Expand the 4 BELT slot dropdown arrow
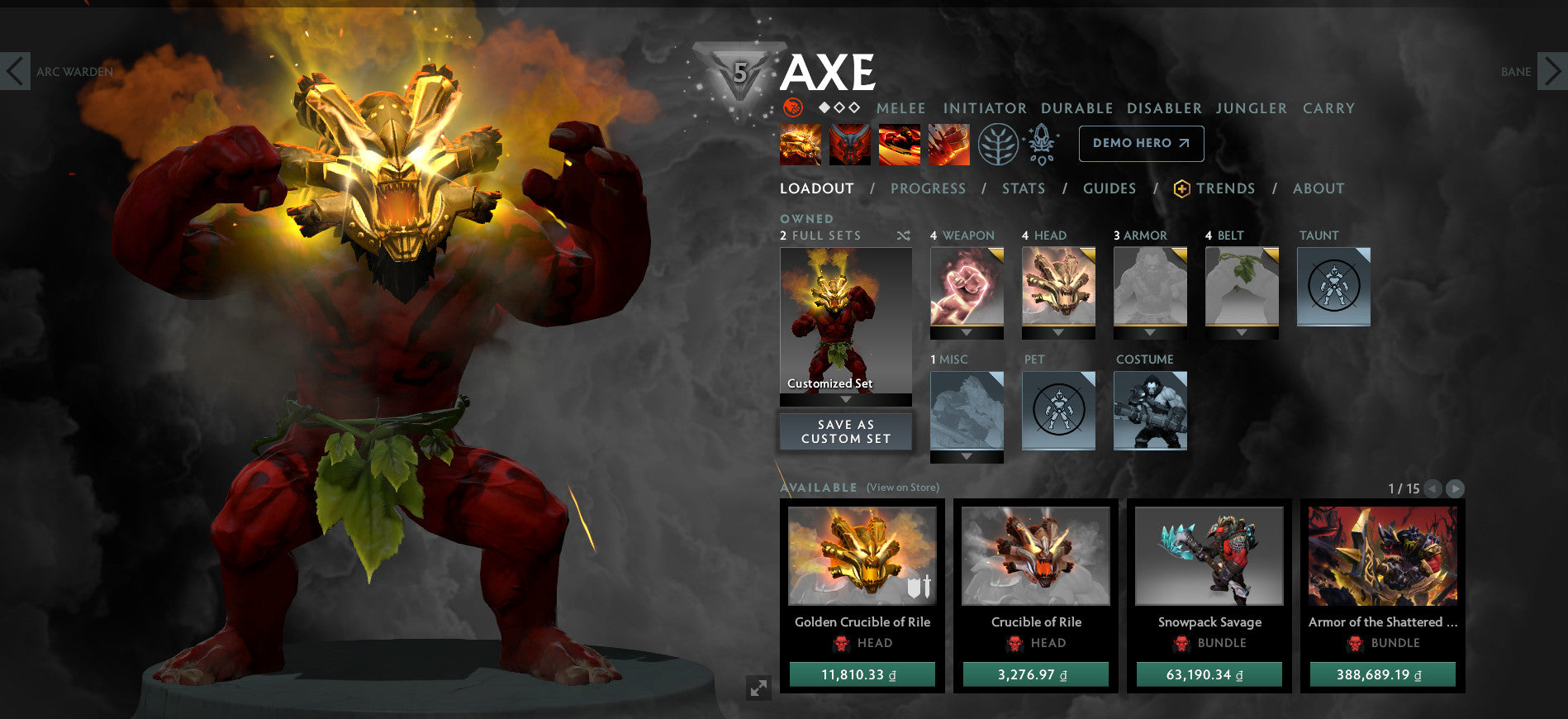 click(1241, 334)
